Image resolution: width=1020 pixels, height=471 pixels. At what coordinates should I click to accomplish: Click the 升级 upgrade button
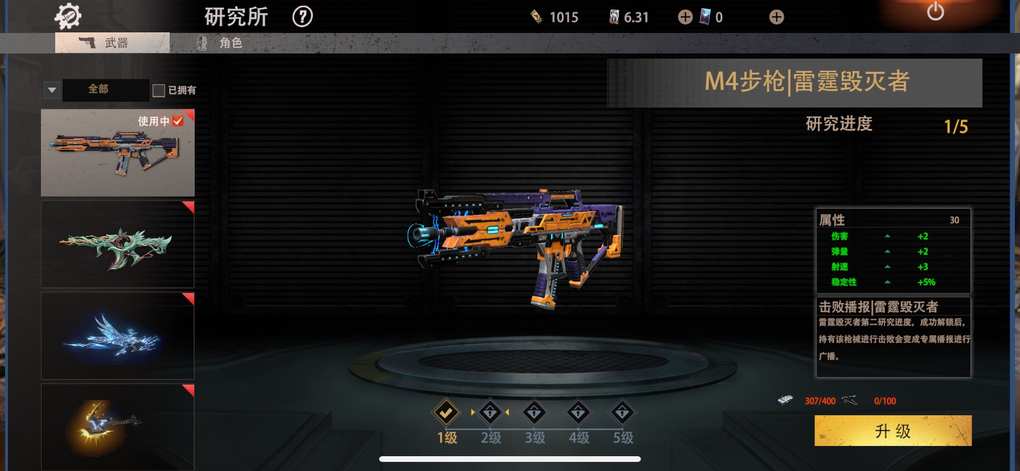(x=892, y=431)
